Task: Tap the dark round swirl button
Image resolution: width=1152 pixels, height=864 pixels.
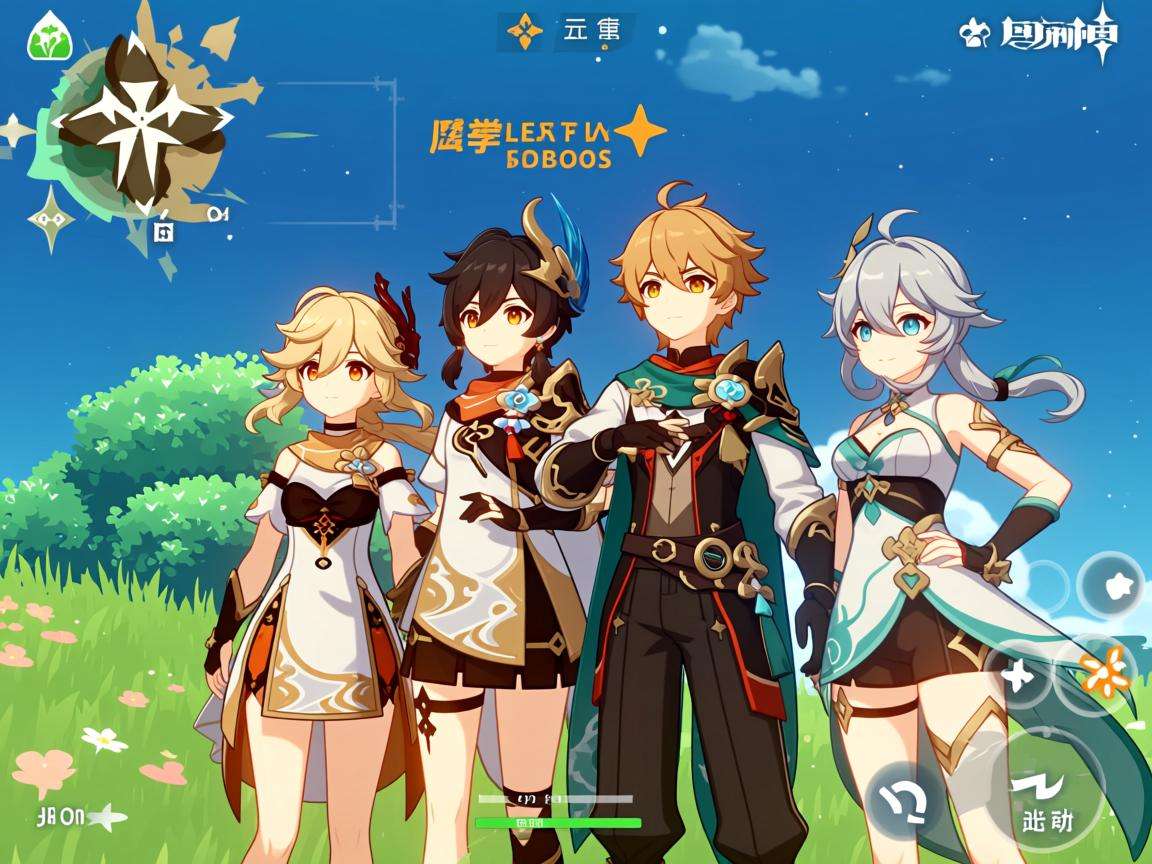Action: [x=908, y=798]
